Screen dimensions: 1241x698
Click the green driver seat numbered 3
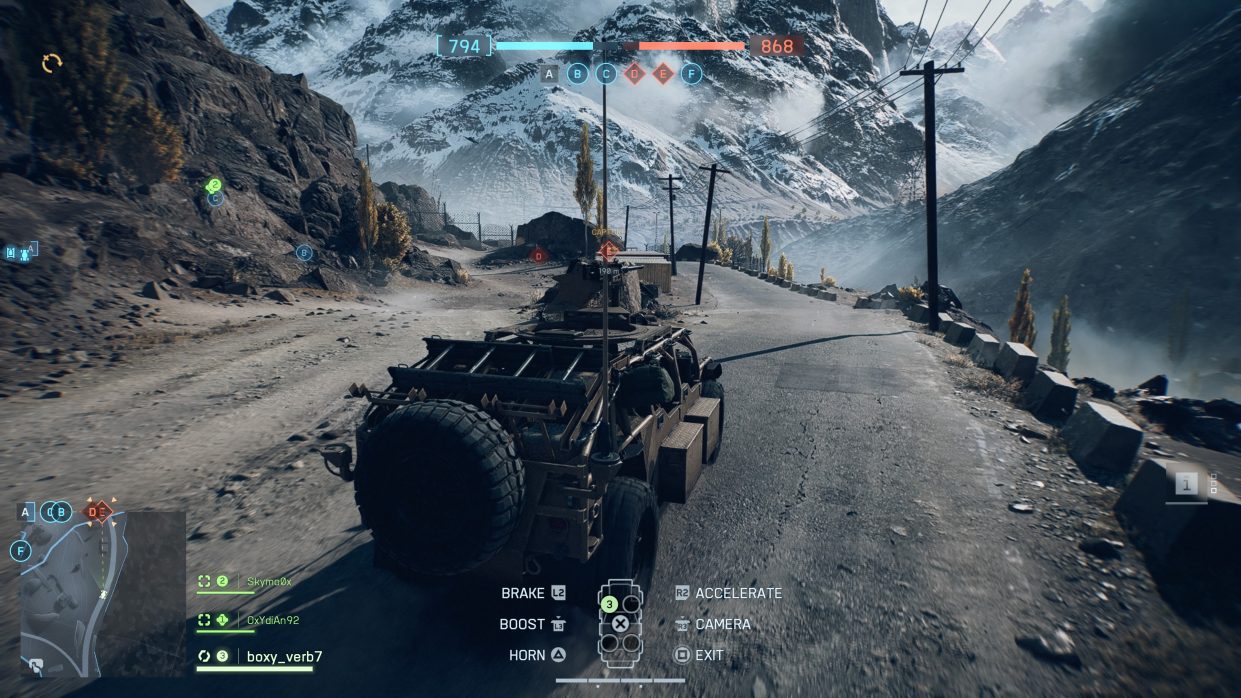pos(608,604)
